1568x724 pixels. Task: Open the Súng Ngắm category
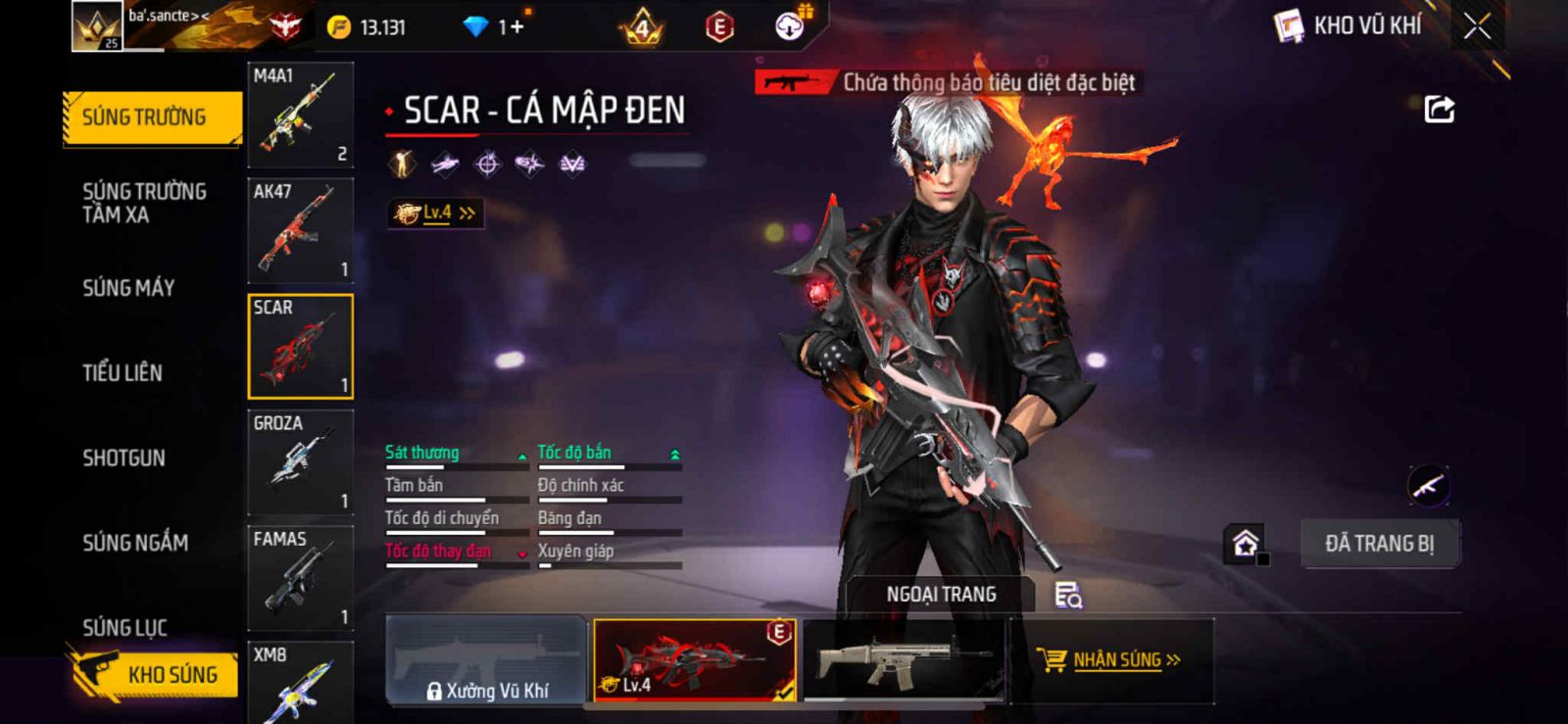[135, 542]
